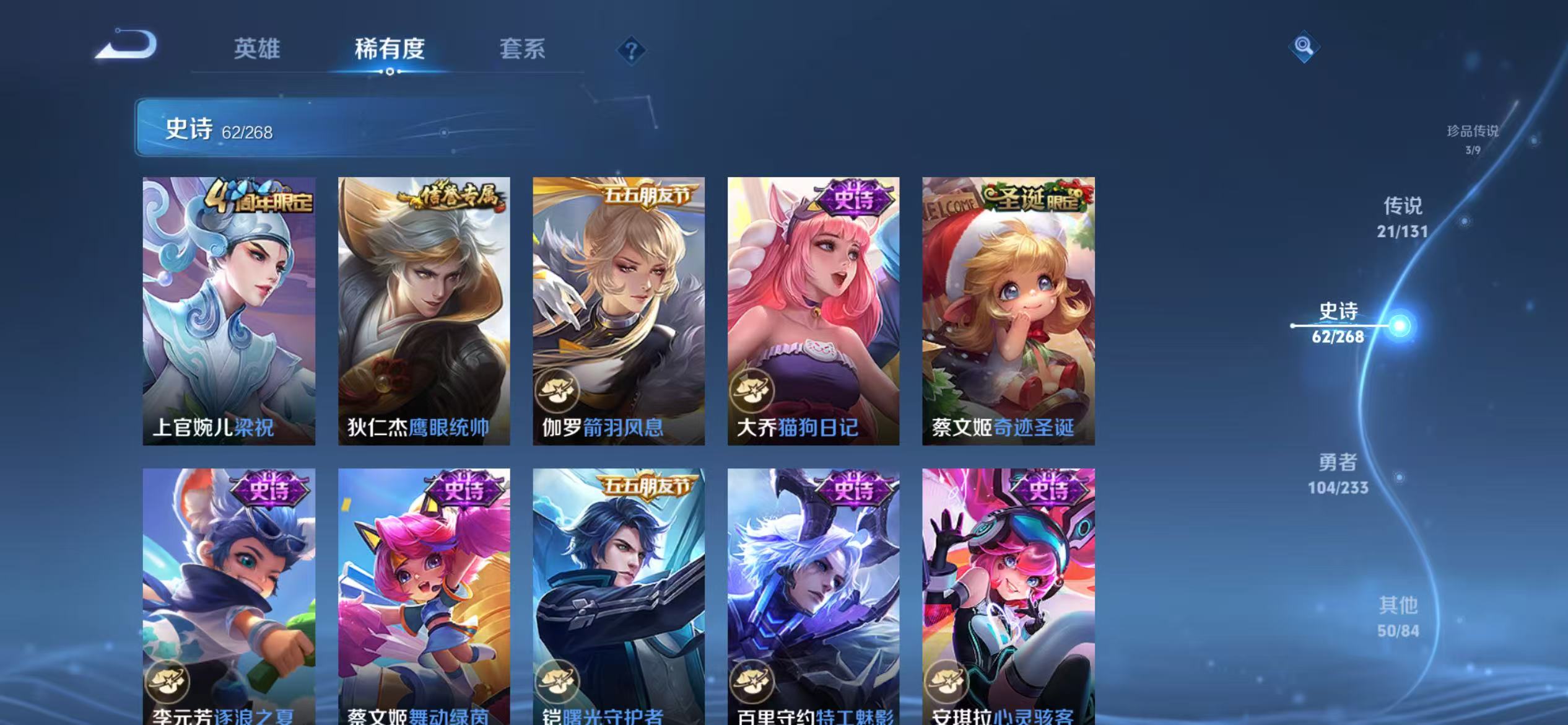The image size is (1568, 725).
Task: Switch to the 英雄 tab
Action: (x=258, y=50)
